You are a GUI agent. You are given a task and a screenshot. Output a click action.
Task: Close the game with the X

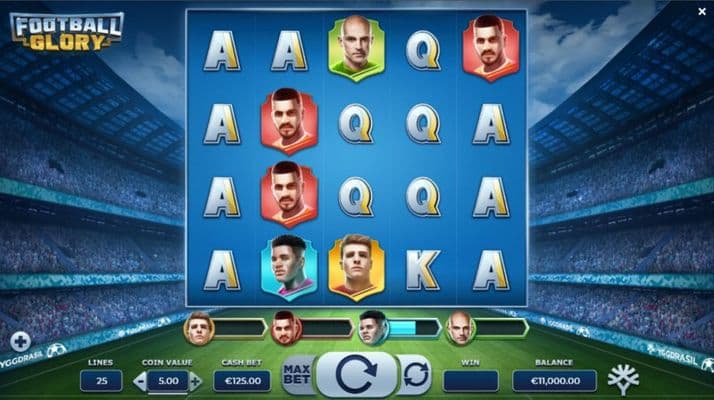pyautogui.click(x=701, y=11)
